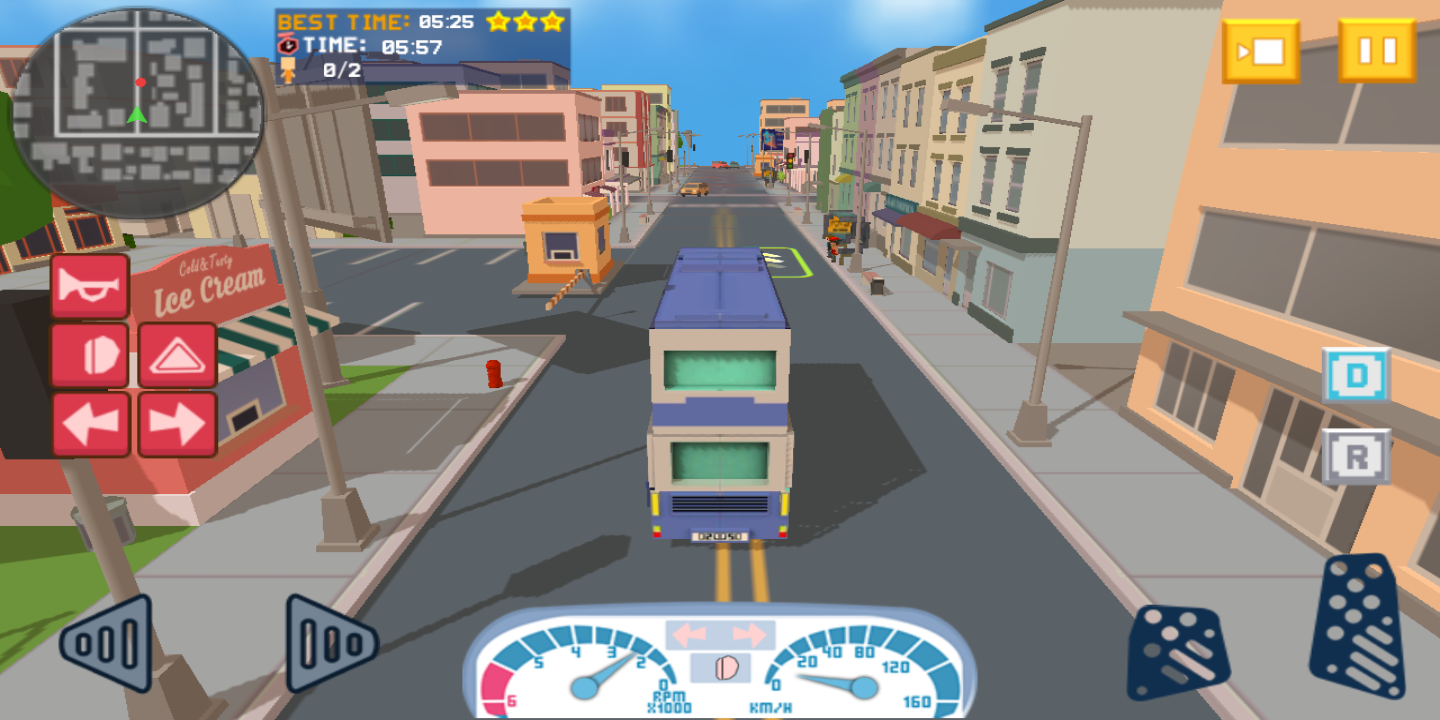Pause the game
Image resolution: width=1440 pixels, height=720 pixels.
coord(1377,50)
